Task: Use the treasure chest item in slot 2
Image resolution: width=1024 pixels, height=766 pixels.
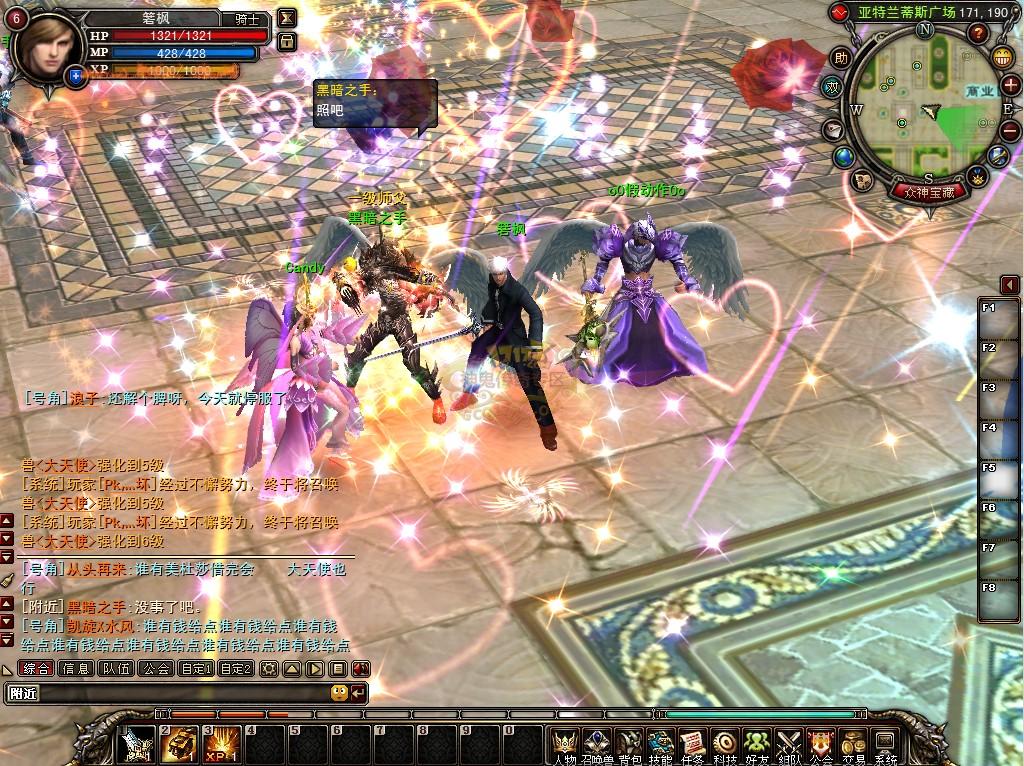Action: pyautogui.click(x=179, y=744)
